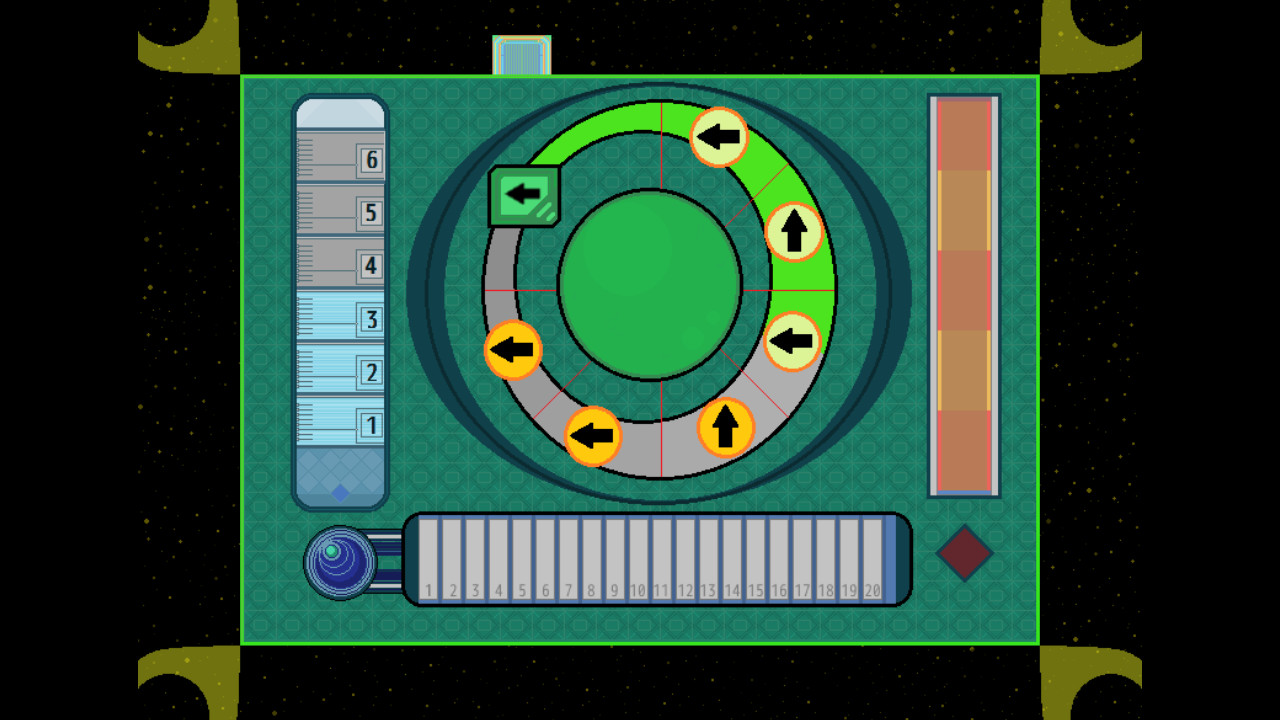The width and height of the screenshot is (1280, 720).
Task: Toggle slot 1 on the vertical gauge
Action: click(x=371, y=425)
